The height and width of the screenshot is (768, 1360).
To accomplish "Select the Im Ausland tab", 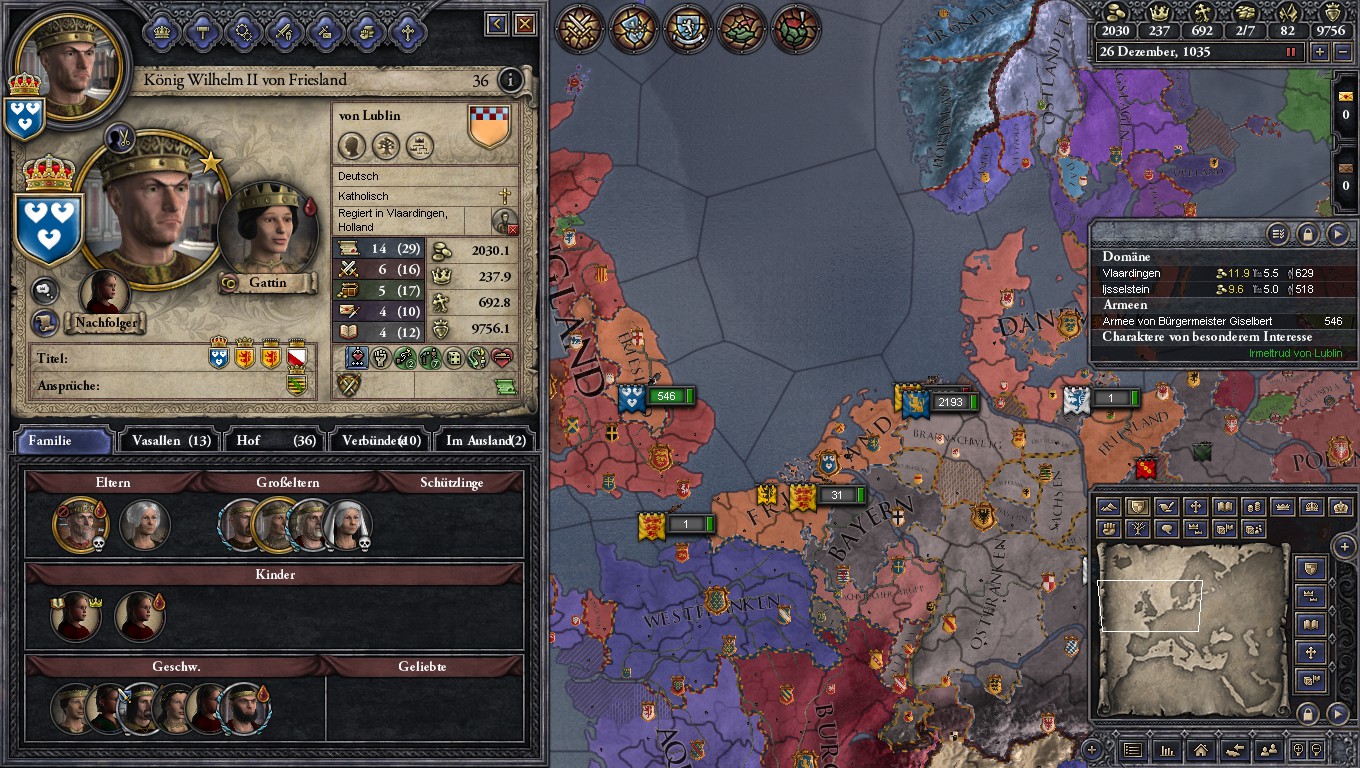I will pyautogui.click(x=485, y=440).
